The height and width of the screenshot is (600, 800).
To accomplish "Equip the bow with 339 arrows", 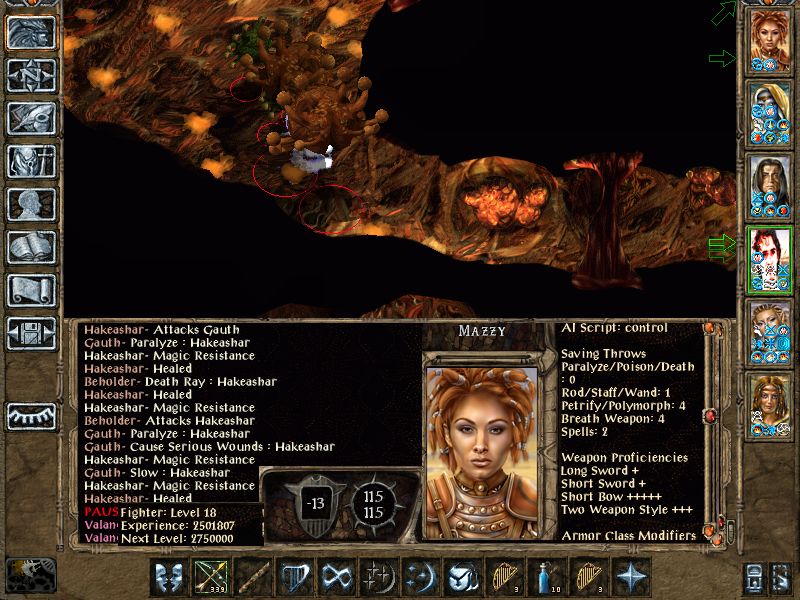I will click(209, 579).
